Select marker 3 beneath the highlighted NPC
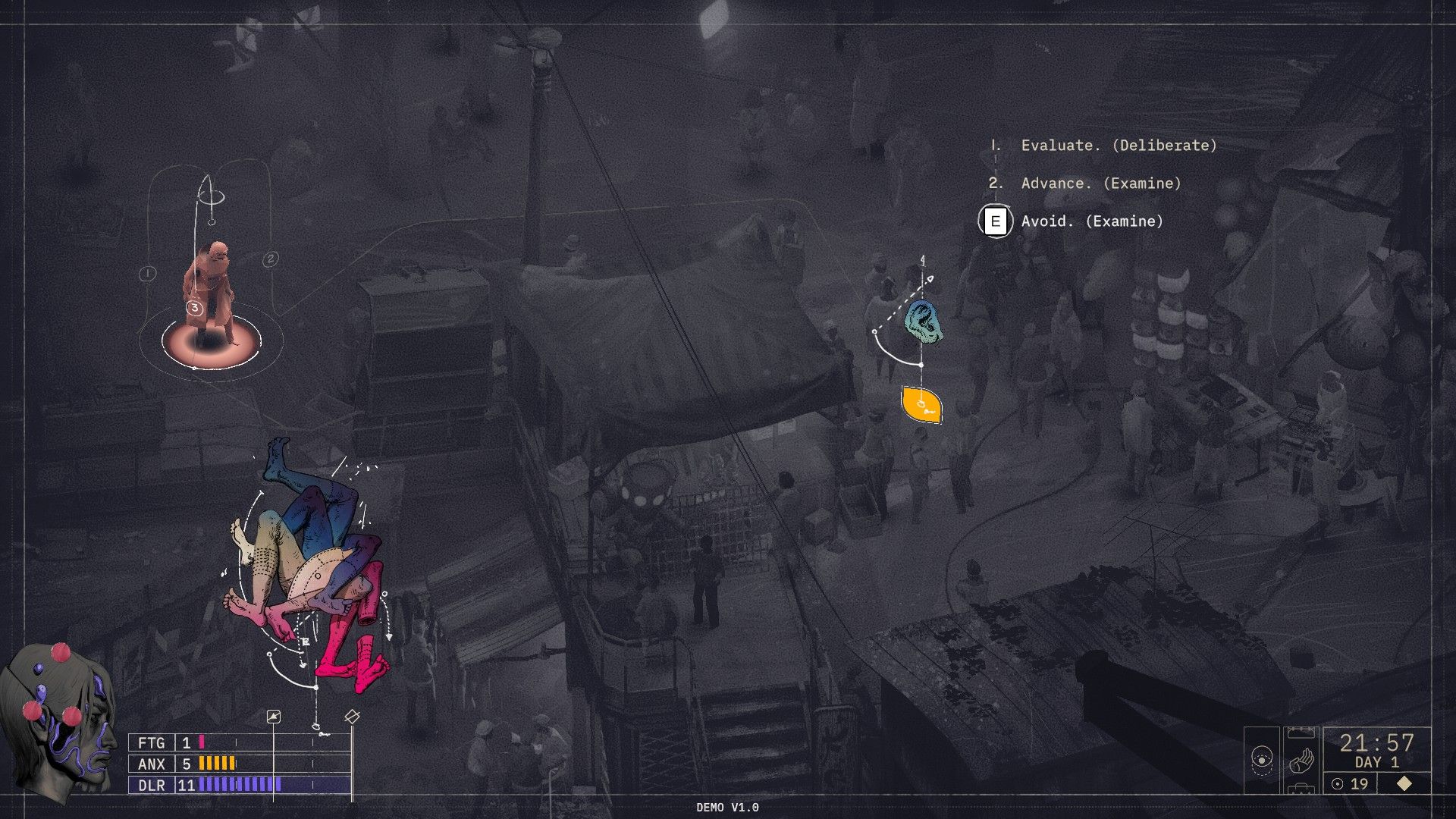Viewport: 1456px width, 819px height. 195,307
